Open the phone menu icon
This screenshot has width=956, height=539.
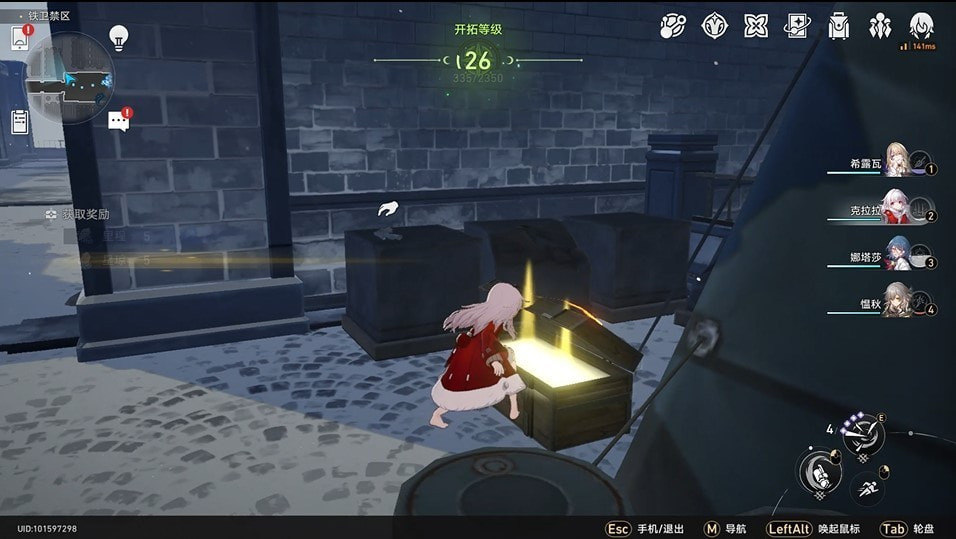18,38
